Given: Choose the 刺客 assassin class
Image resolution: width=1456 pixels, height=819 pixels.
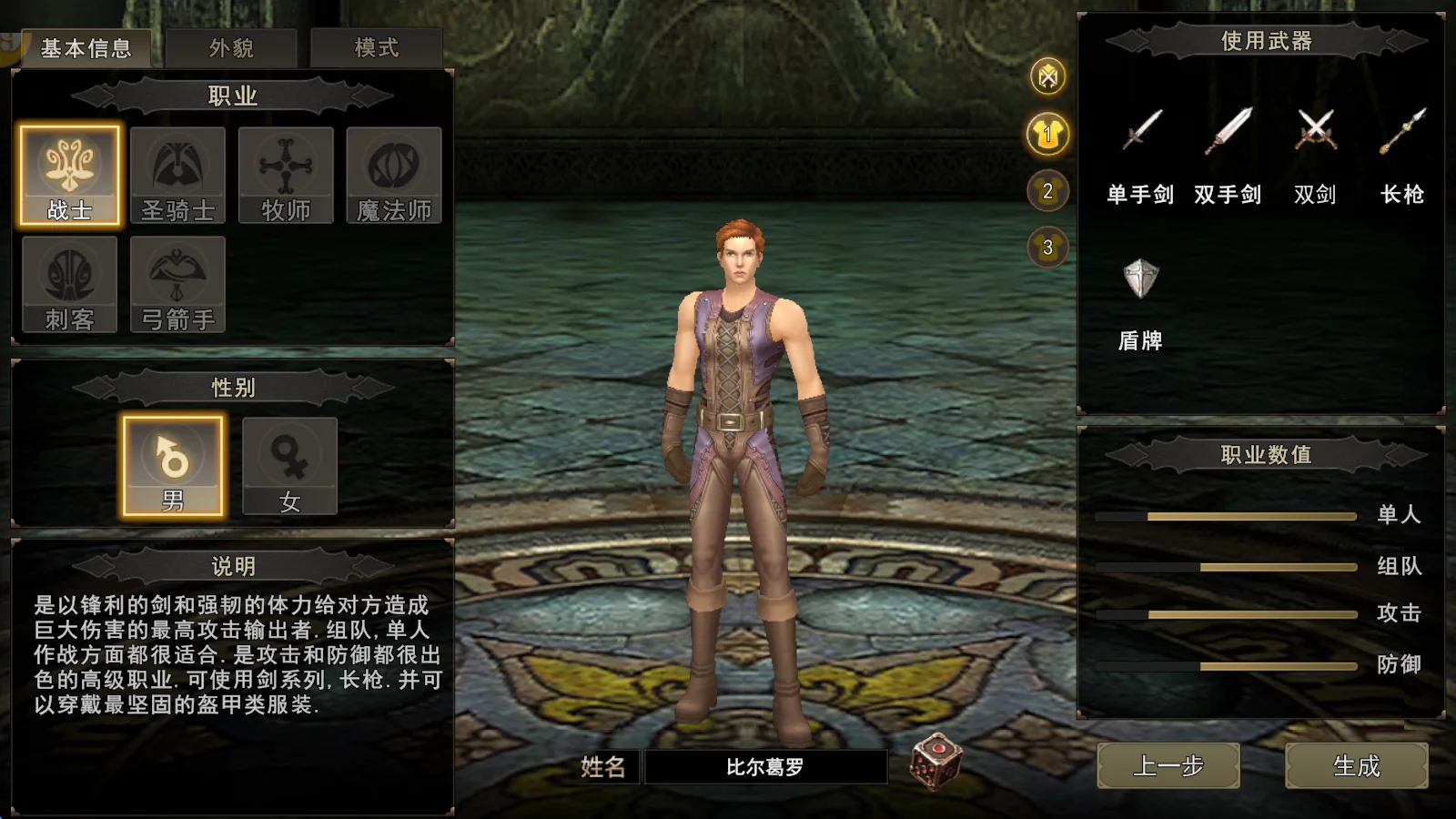Looking at the screenshot, I should 70,285.
